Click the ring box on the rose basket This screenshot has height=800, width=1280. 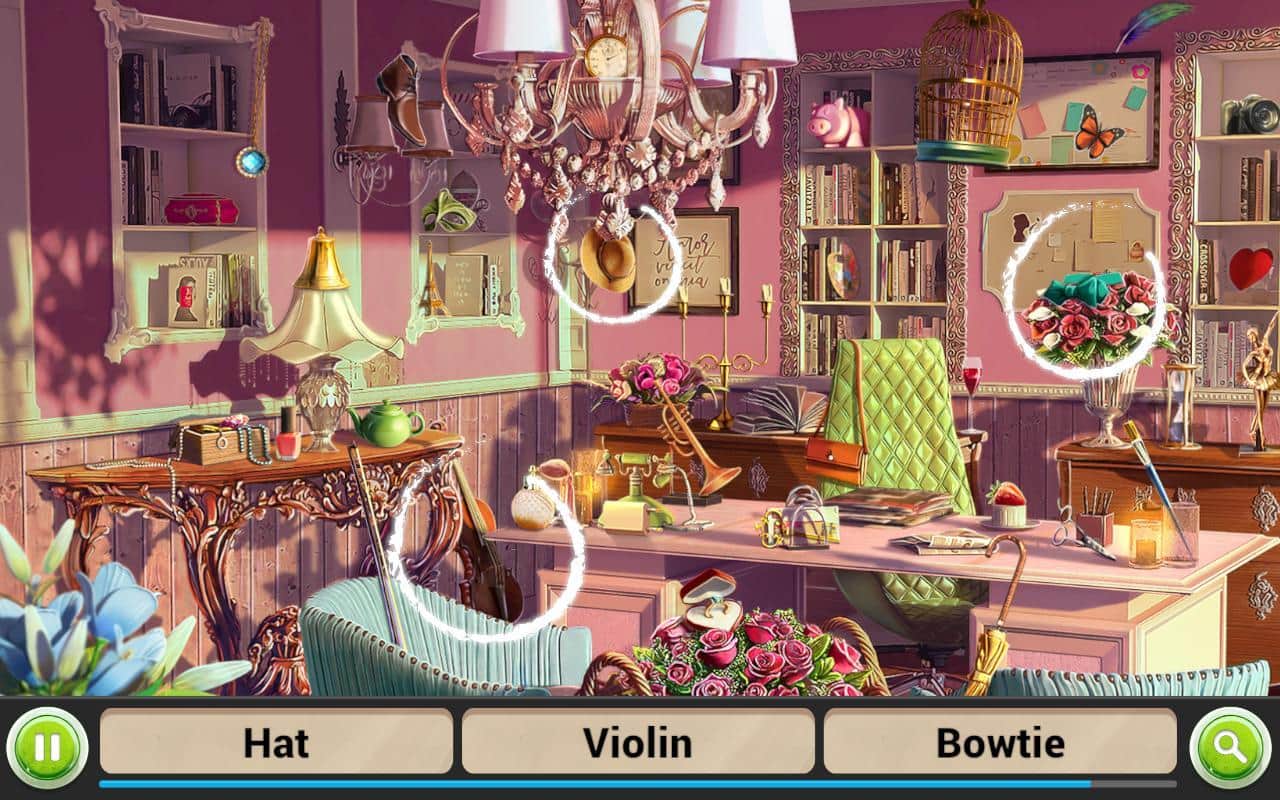tap(712, 598)
